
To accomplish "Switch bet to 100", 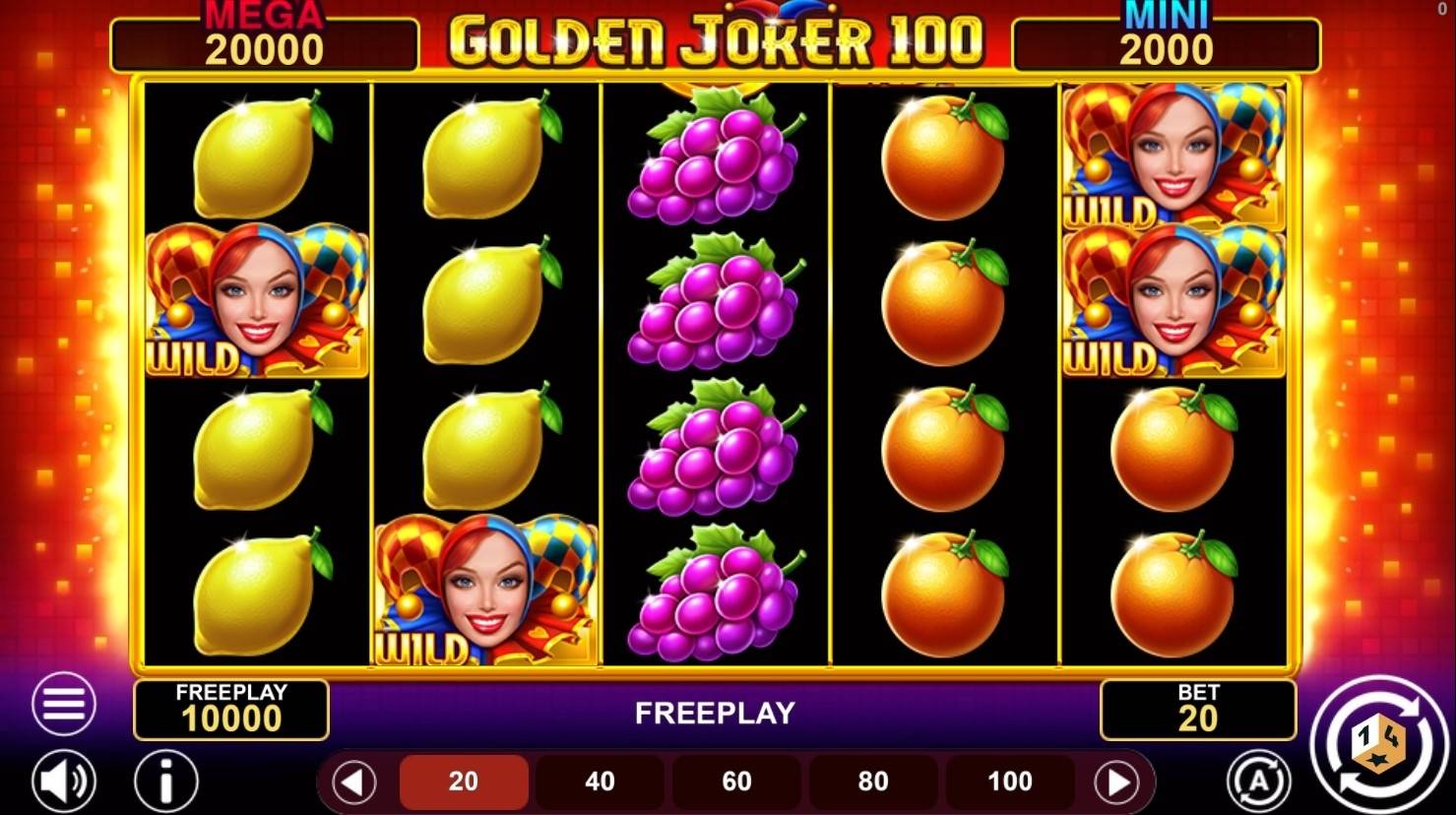I will tap(1007, 781).
